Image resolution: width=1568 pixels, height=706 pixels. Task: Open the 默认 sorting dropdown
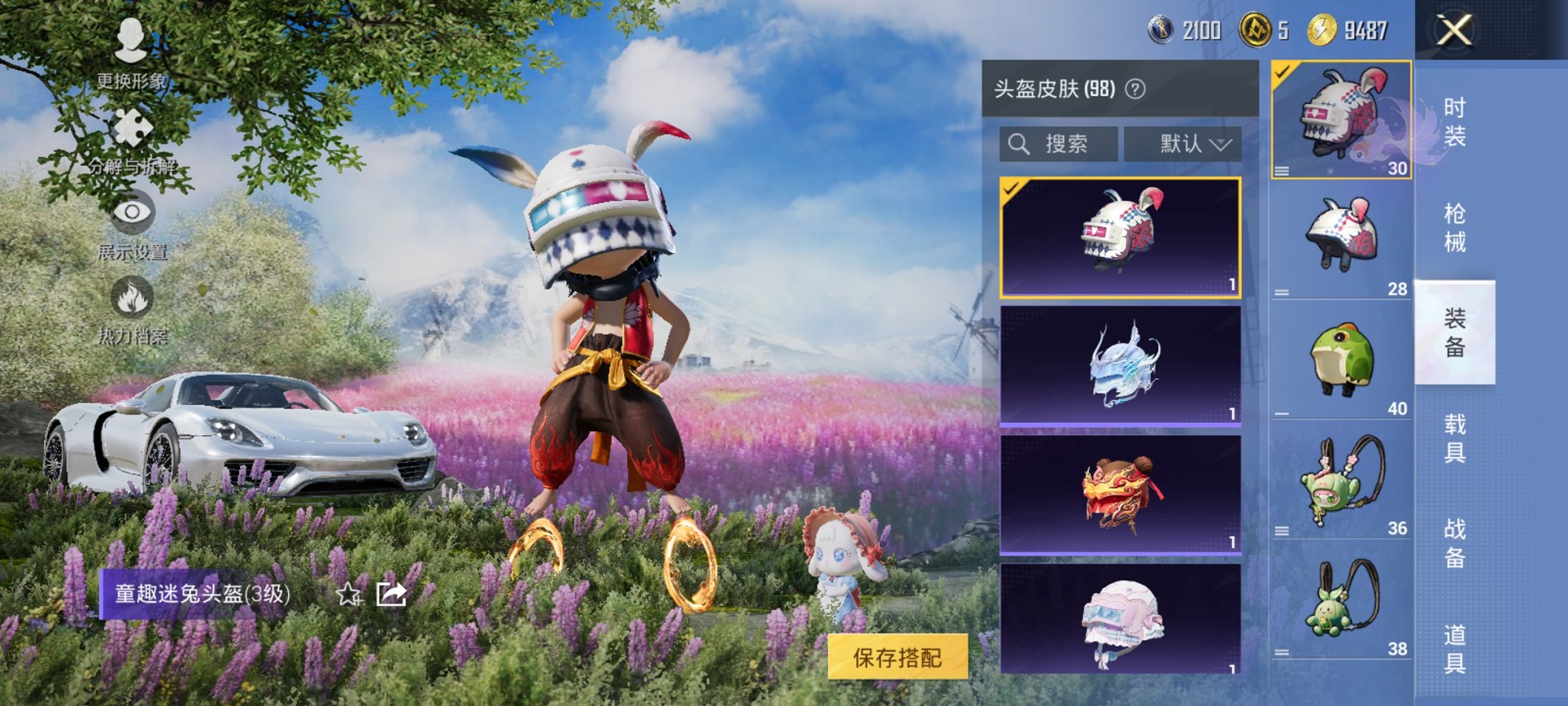(x=1184, y=143)
